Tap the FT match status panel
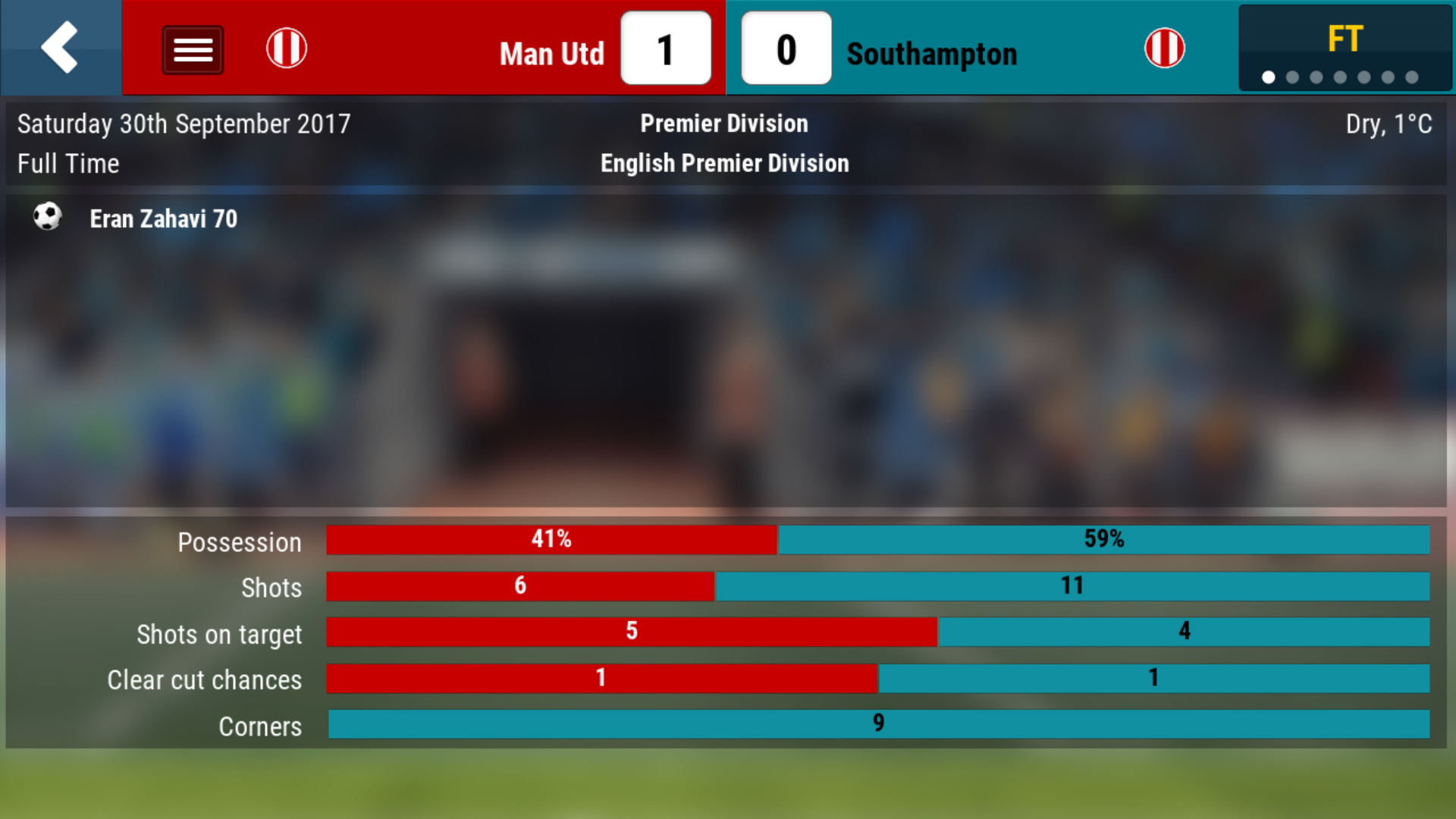Viewport: 1456px width, 819px height. click(1345, 49)
